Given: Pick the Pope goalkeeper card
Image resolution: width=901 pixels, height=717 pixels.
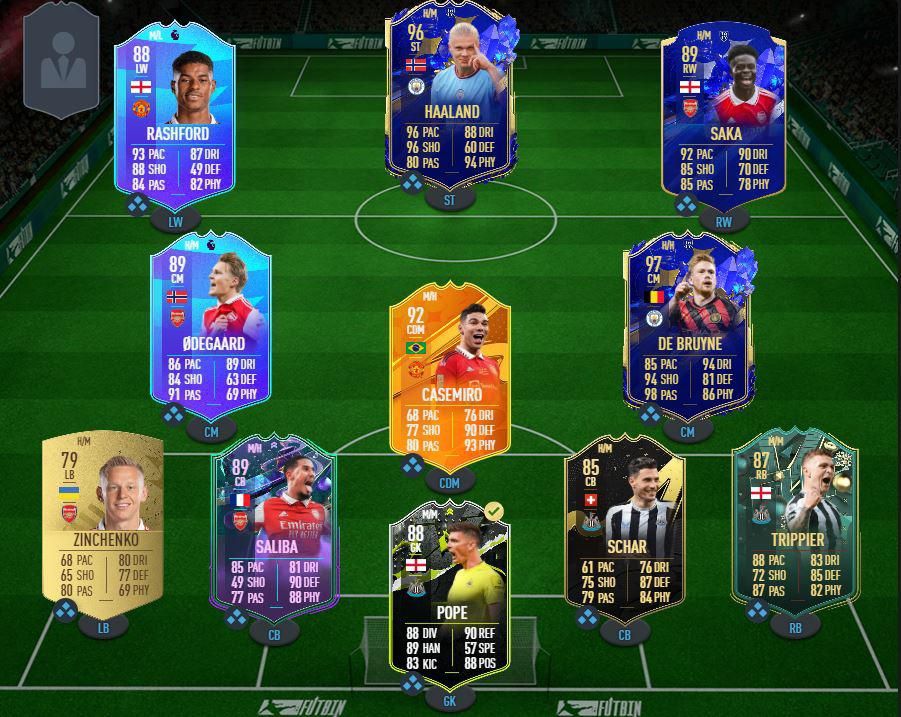Looking at the screenshot, I should pos(450,590).
